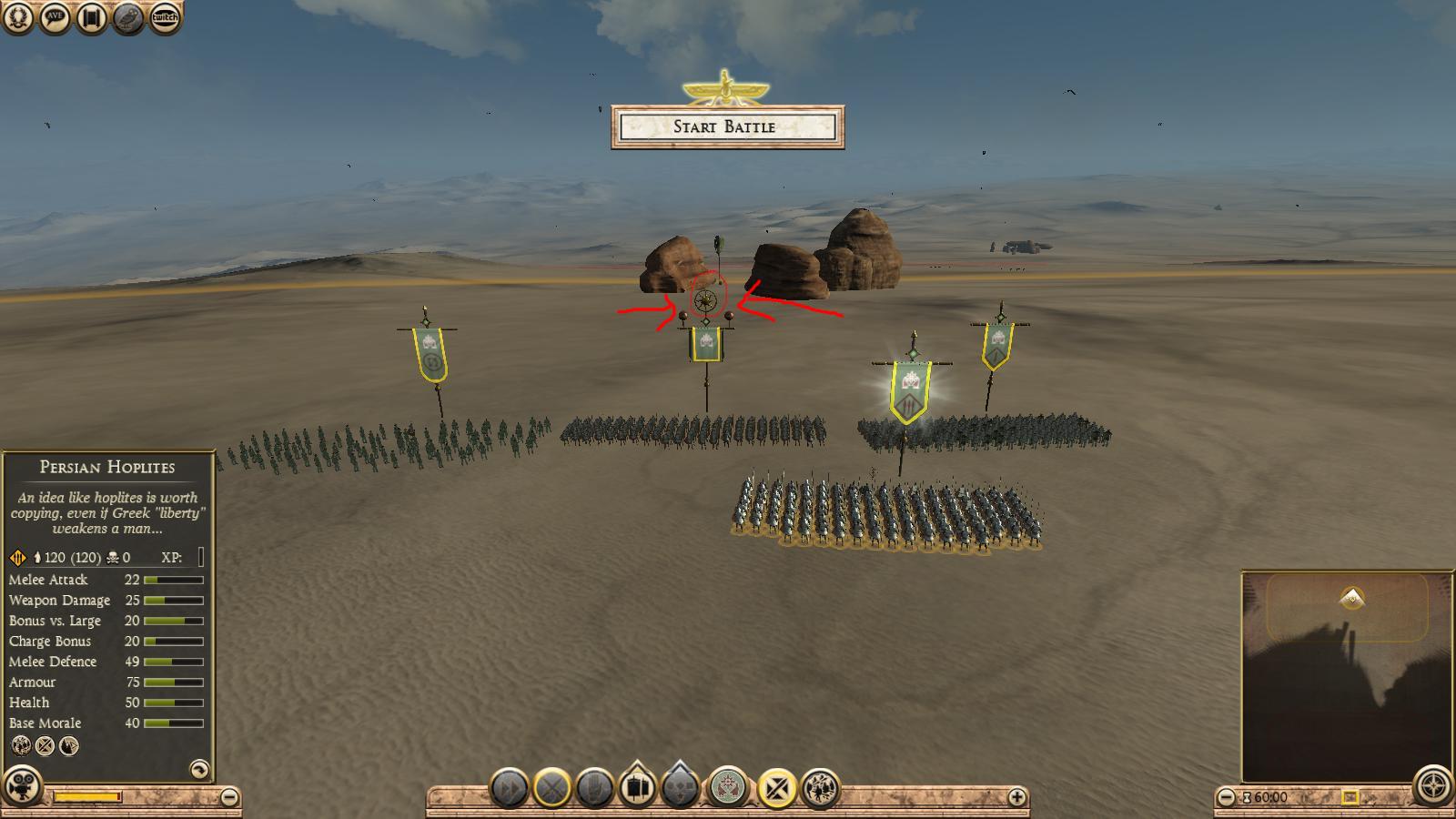Image resolution: width=1456 pixels, height=819 pixels.
Task: Expand the army panel with the plus button
Action: coord(1016,797)
